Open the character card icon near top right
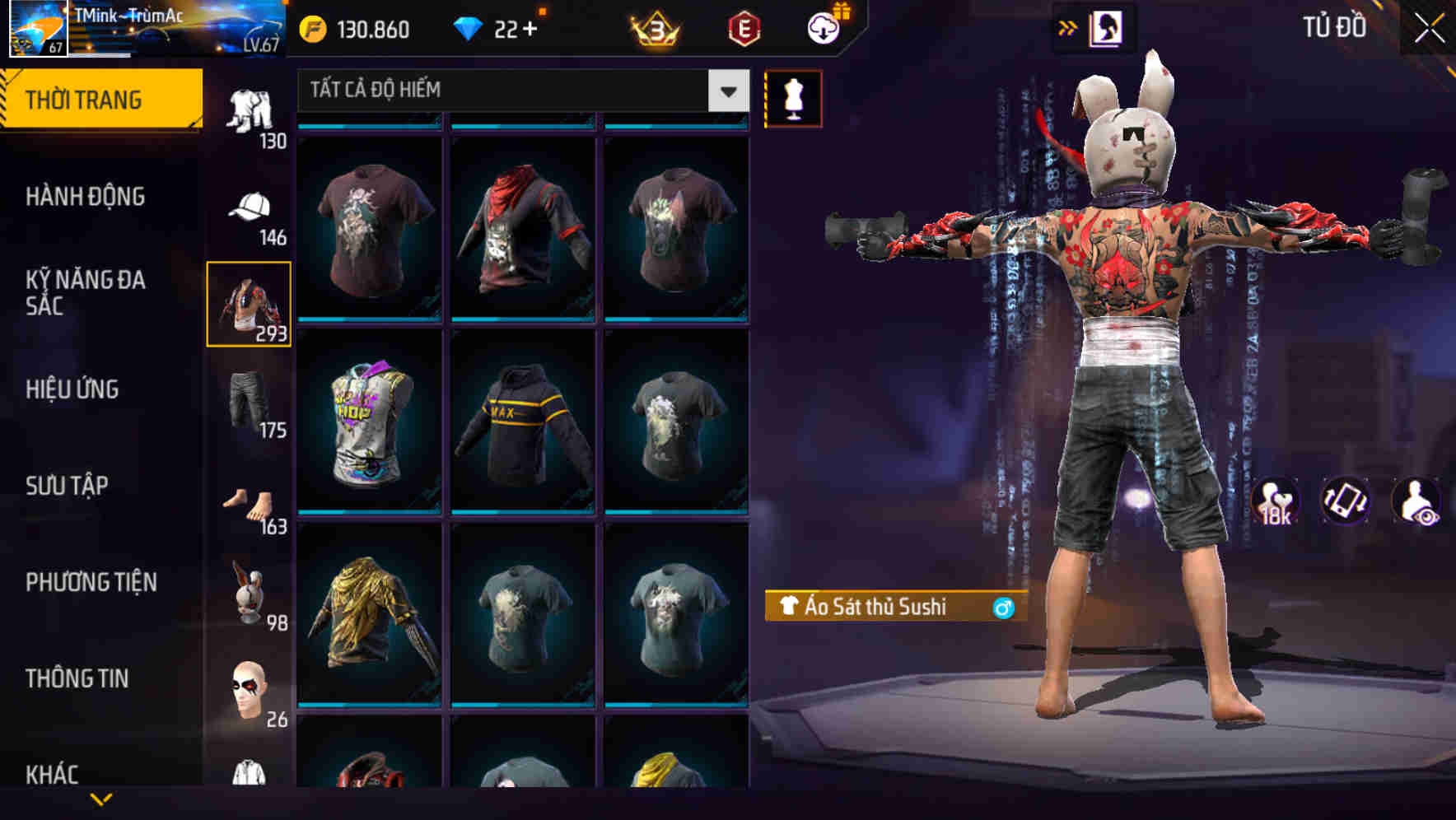Viewport: 1456px width, 820px height. coord(1108,27)
